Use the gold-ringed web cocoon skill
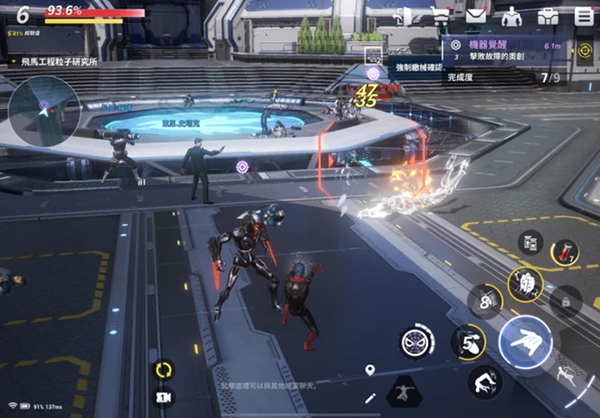The width and height of the screenshot is (600, 418). (x=524, y=283)
